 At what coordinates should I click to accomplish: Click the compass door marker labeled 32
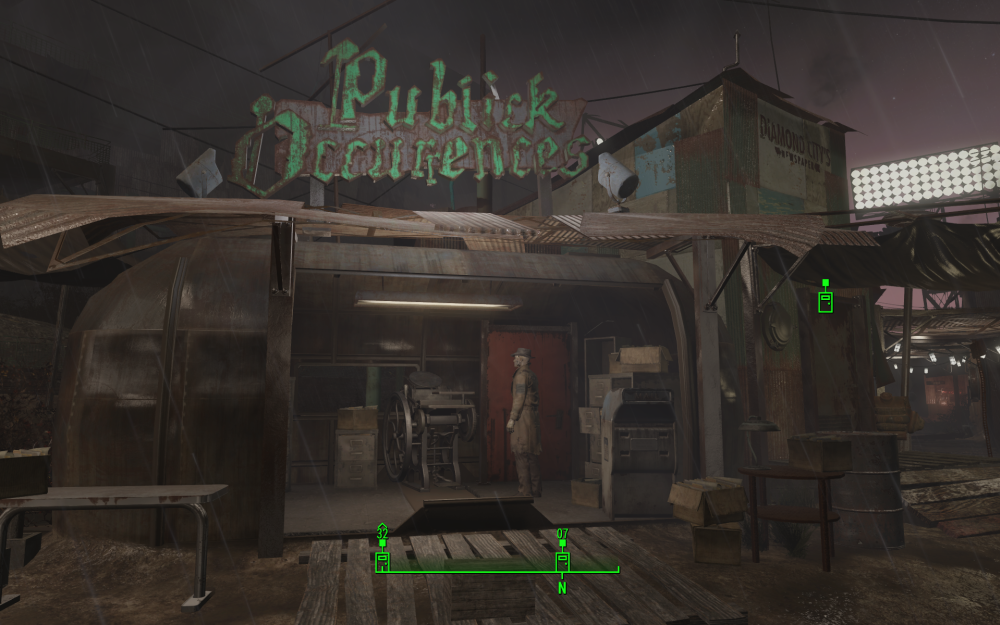click(382, 560)
